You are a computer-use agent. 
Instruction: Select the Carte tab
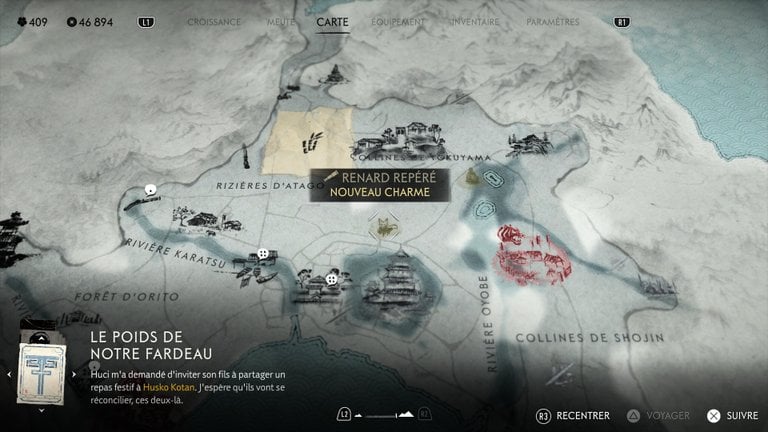(x=333, y=21)
